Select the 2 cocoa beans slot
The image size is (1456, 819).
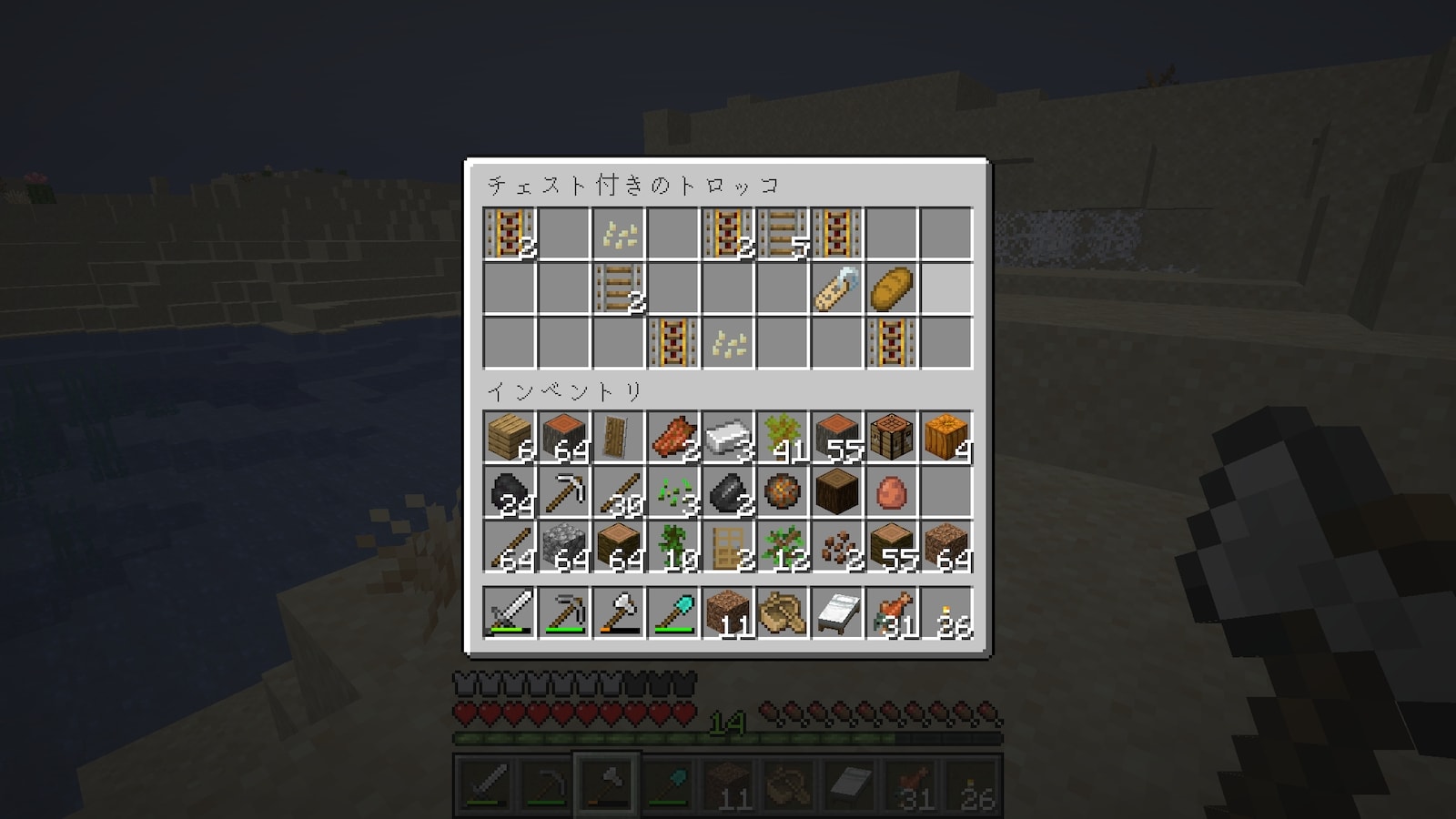click(x=836, y=547)
